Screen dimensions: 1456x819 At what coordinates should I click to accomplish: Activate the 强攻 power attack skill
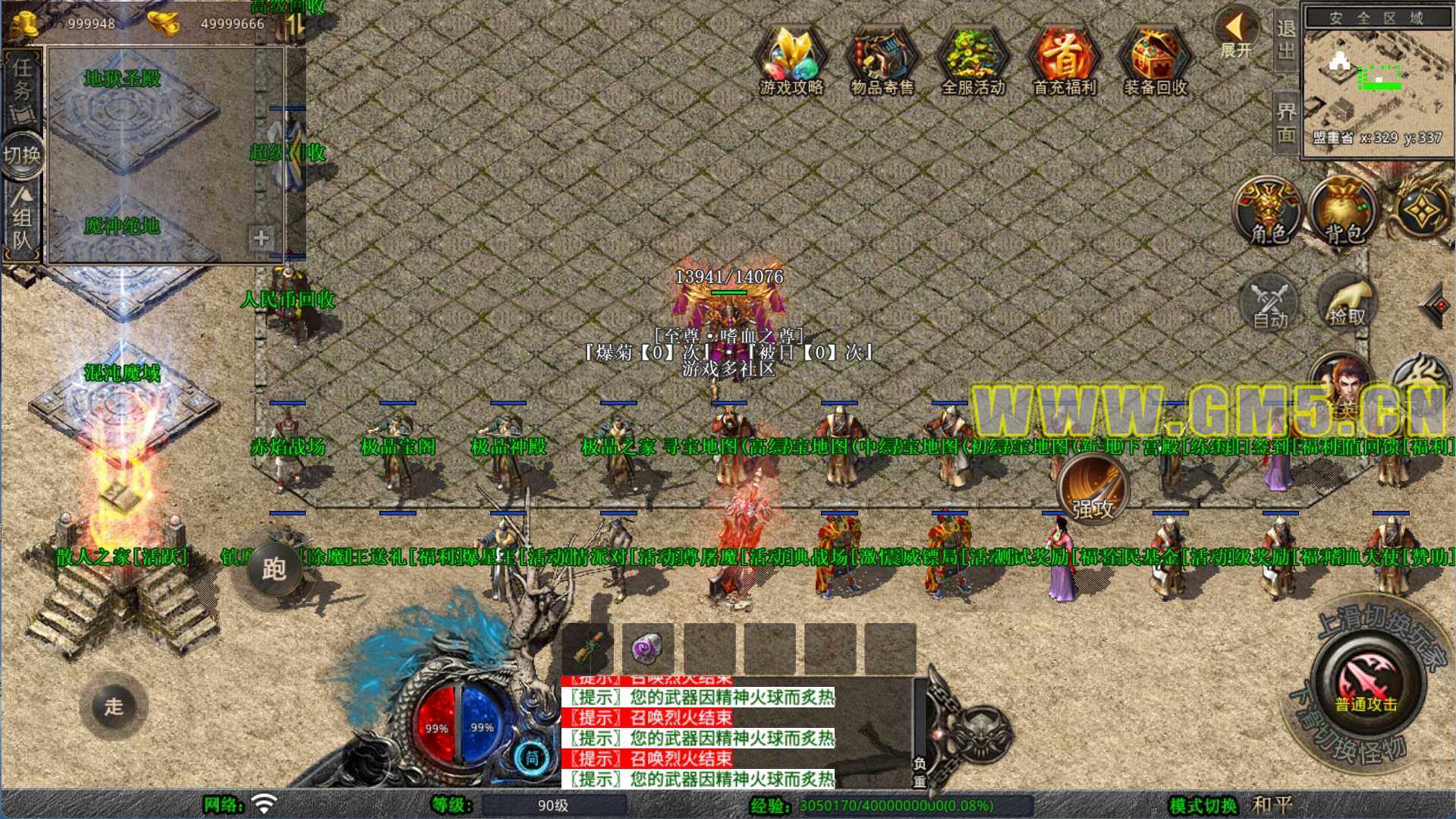(1093, 490)
